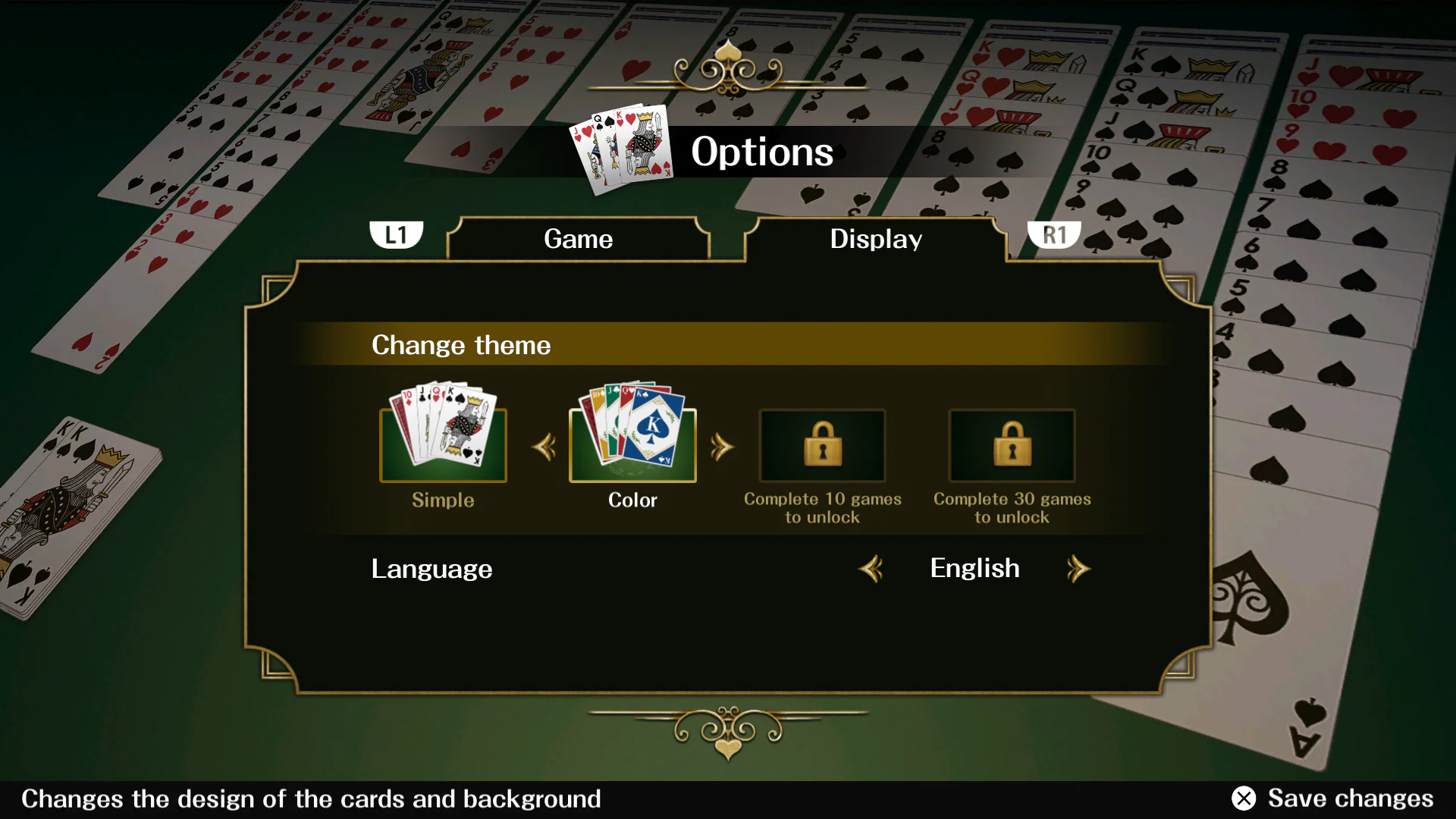Select the Simple card theme thumbnail
The width and height of the screenshot is (1456, 819).
point(443,444)
